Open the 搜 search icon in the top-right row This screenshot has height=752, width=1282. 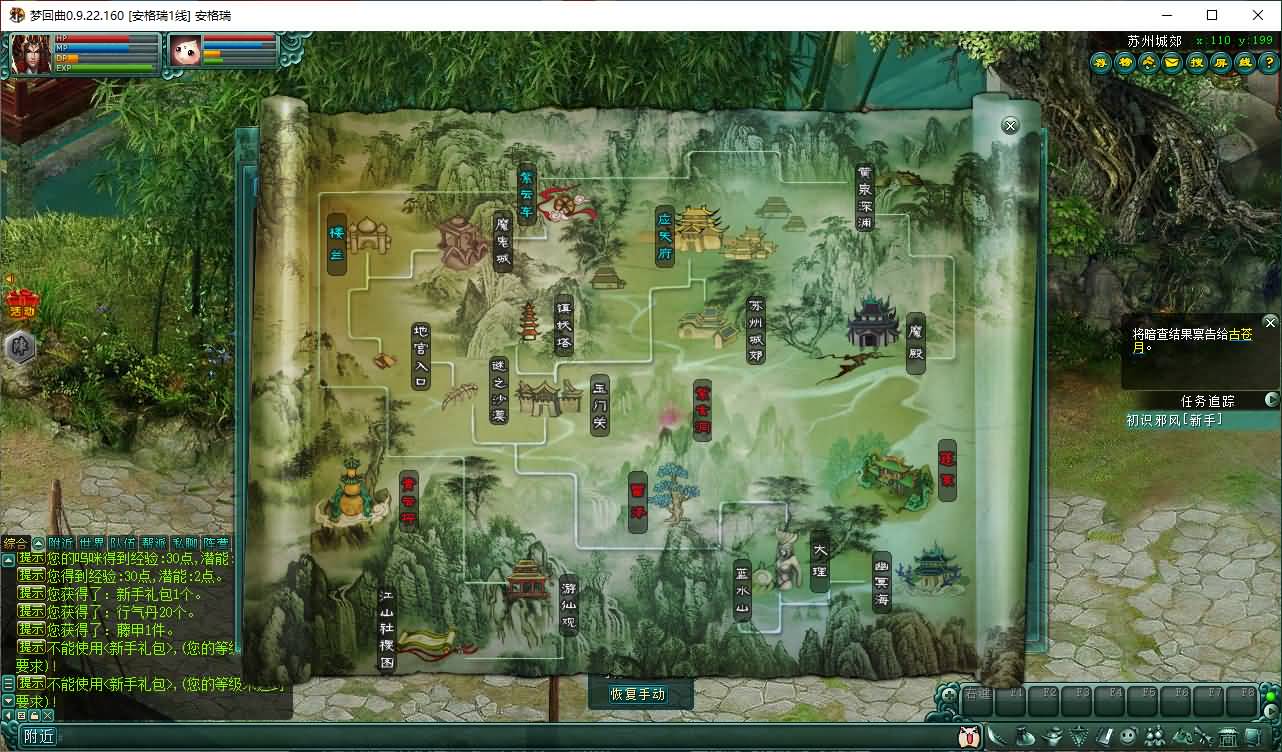[x=1195, y=63]
